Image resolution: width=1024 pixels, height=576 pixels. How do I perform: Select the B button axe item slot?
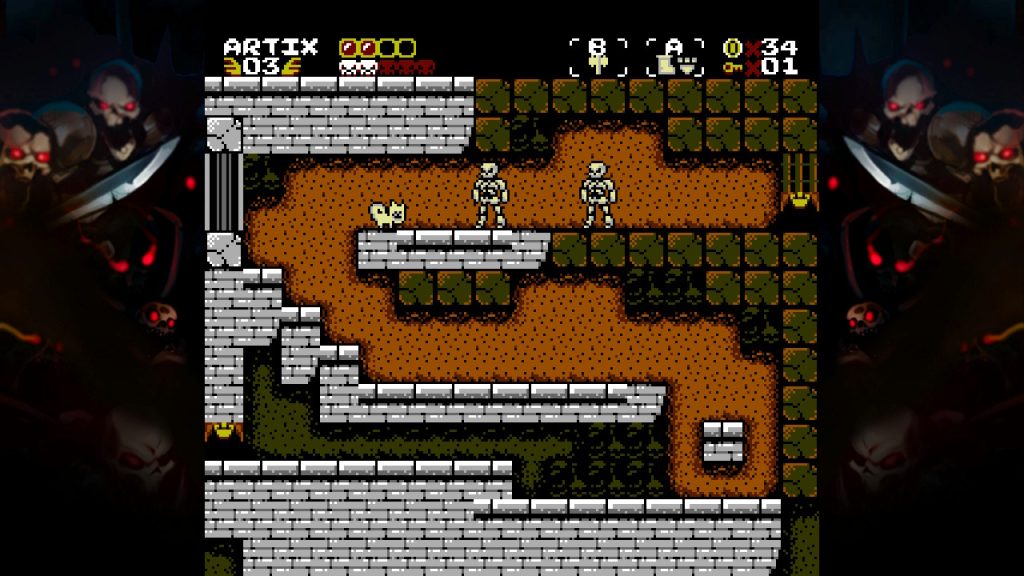[598, 57]
